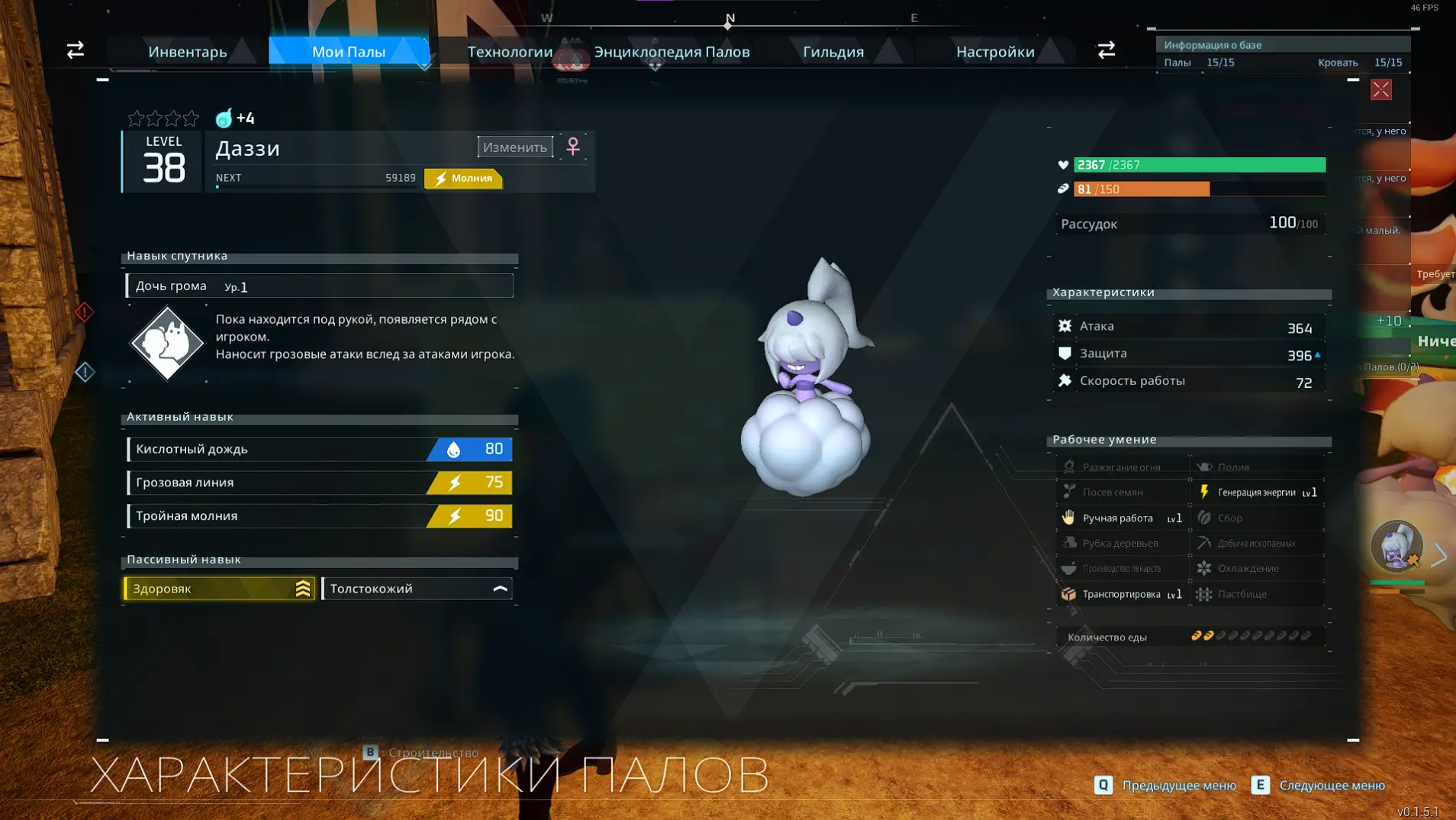The height and width of the screenshot is (820, 1456).
Task: Click the Толстокожий passive skill
Action: pos(417,589)
